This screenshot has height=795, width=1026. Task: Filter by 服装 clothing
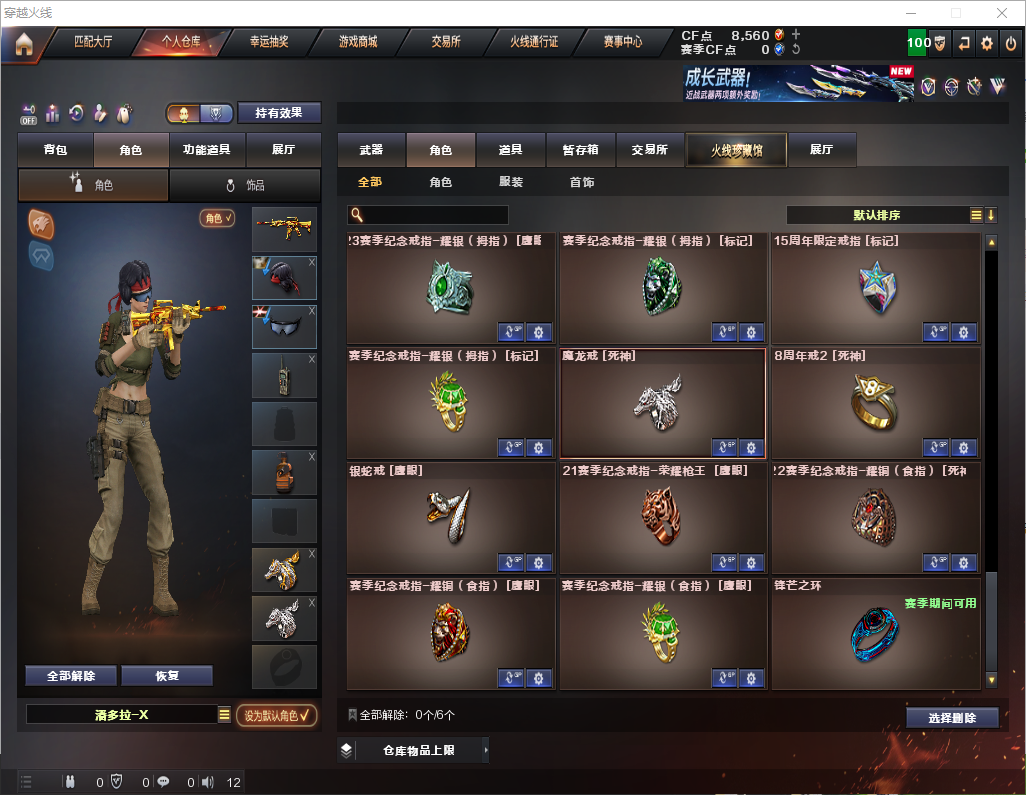point(511,183)
